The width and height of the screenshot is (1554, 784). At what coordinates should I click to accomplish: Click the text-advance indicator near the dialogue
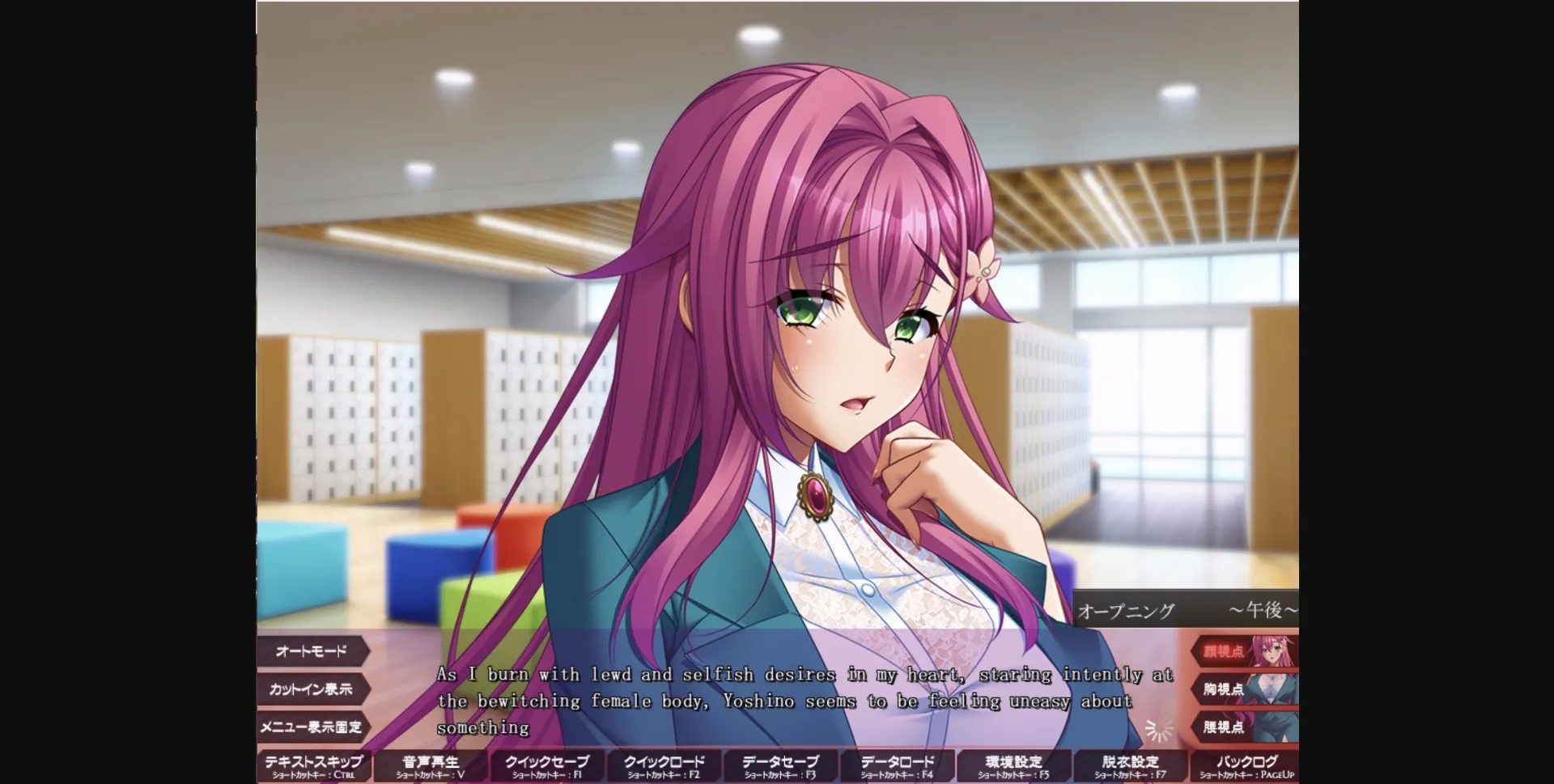[x=1156, y=731]
